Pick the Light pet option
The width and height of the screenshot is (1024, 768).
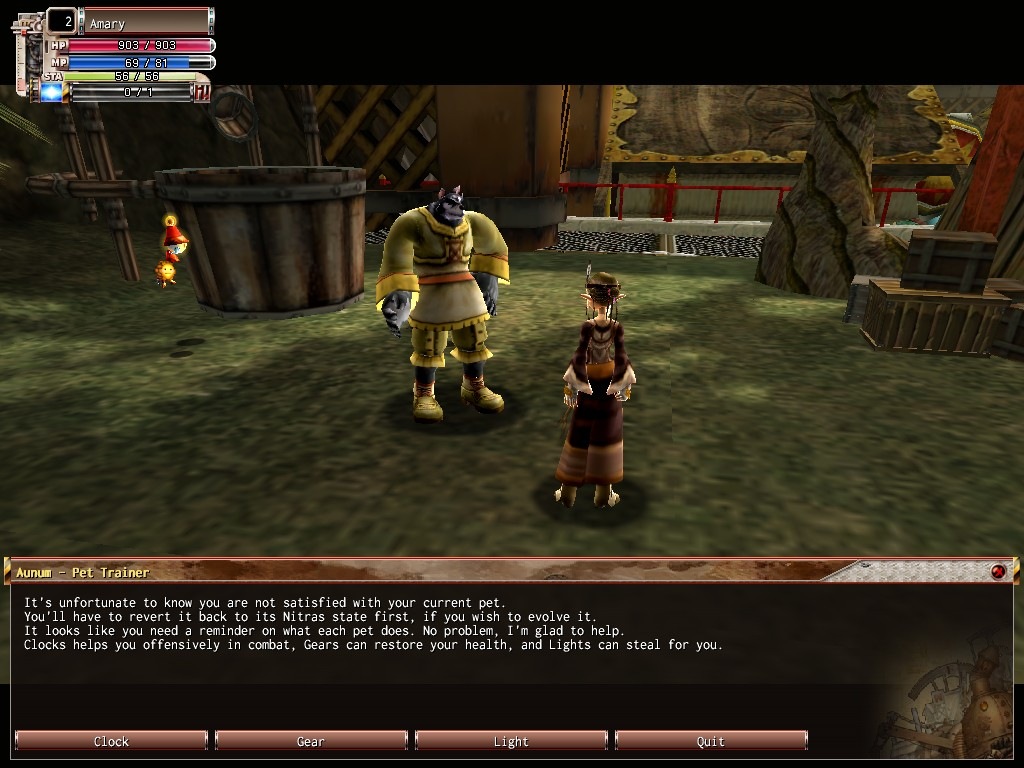(511, 741)
